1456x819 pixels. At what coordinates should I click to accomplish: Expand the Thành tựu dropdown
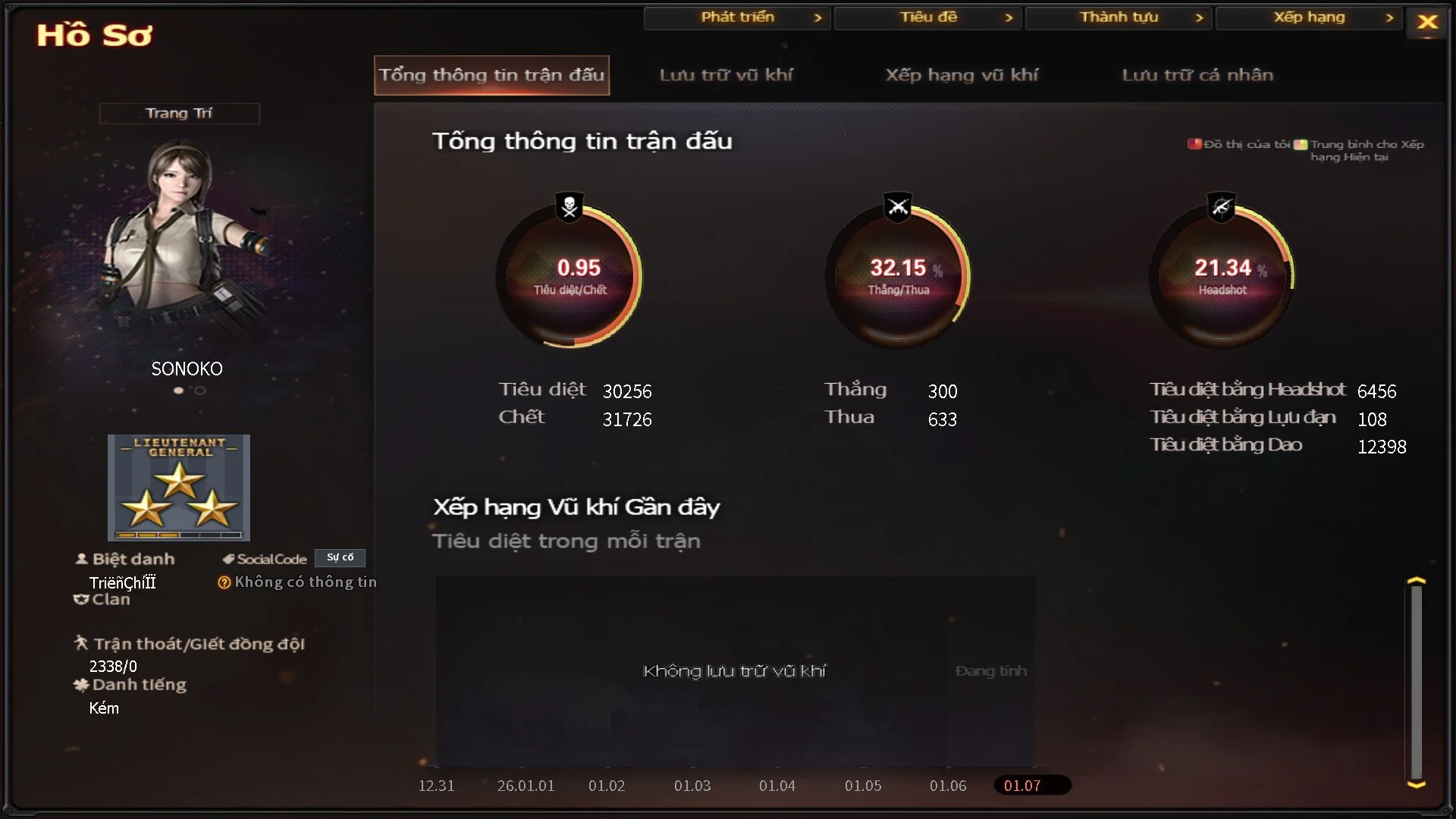pyautogui.click(x=1119, y=17)
